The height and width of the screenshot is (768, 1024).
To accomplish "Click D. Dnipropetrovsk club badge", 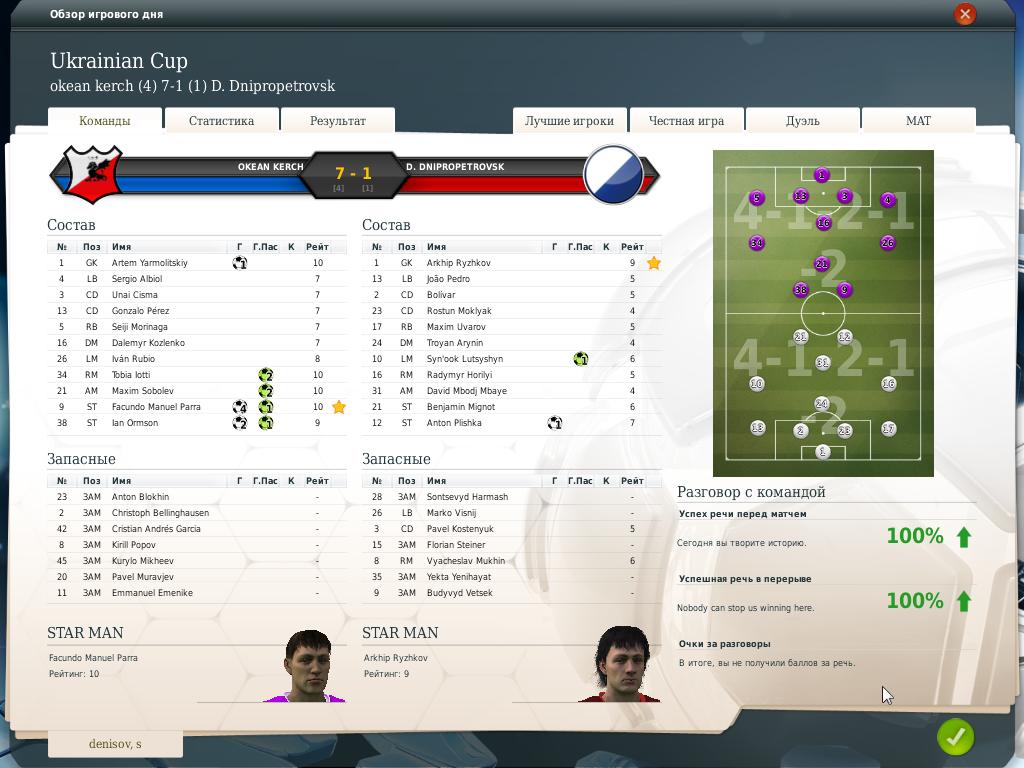I will tap(613, 174).
